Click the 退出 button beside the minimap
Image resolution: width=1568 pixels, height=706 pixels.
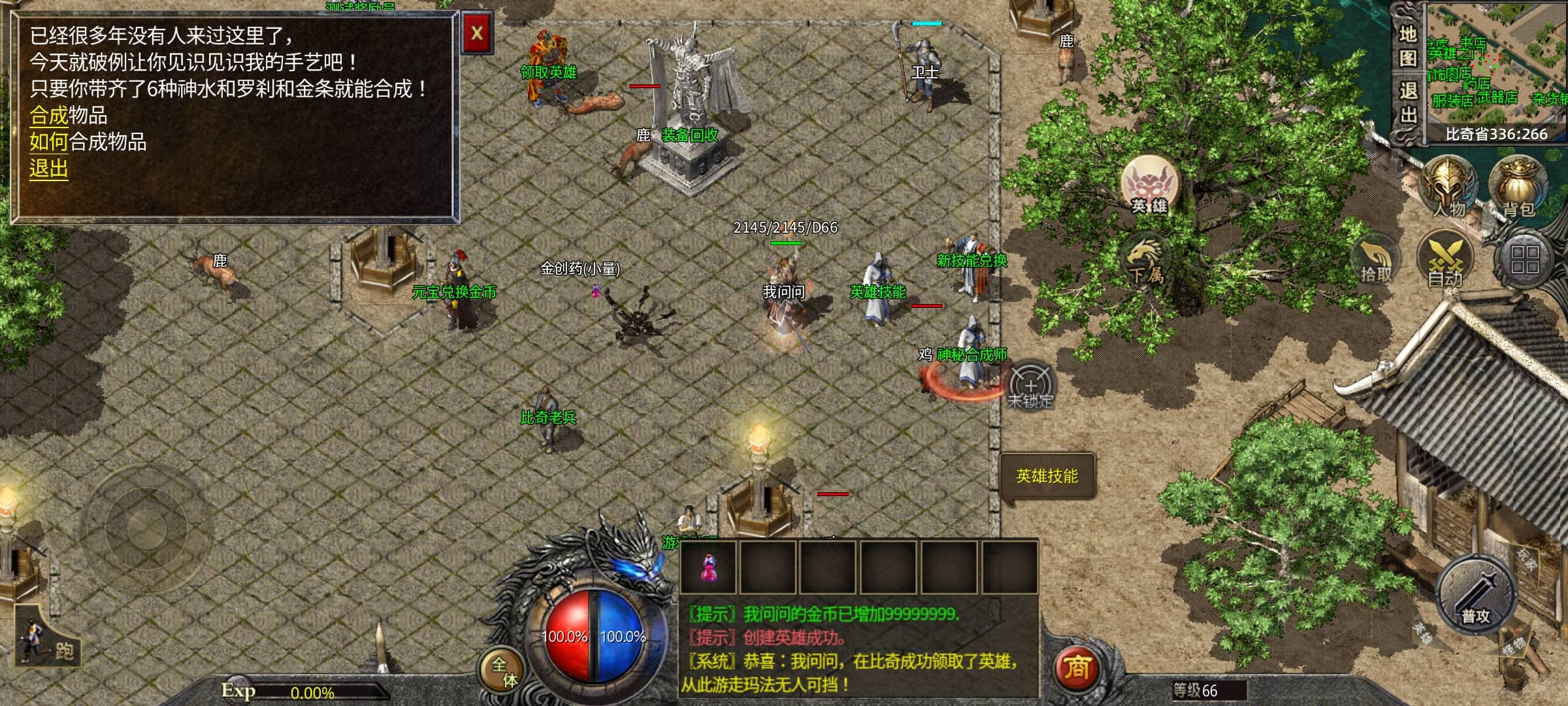(1407, 103)
